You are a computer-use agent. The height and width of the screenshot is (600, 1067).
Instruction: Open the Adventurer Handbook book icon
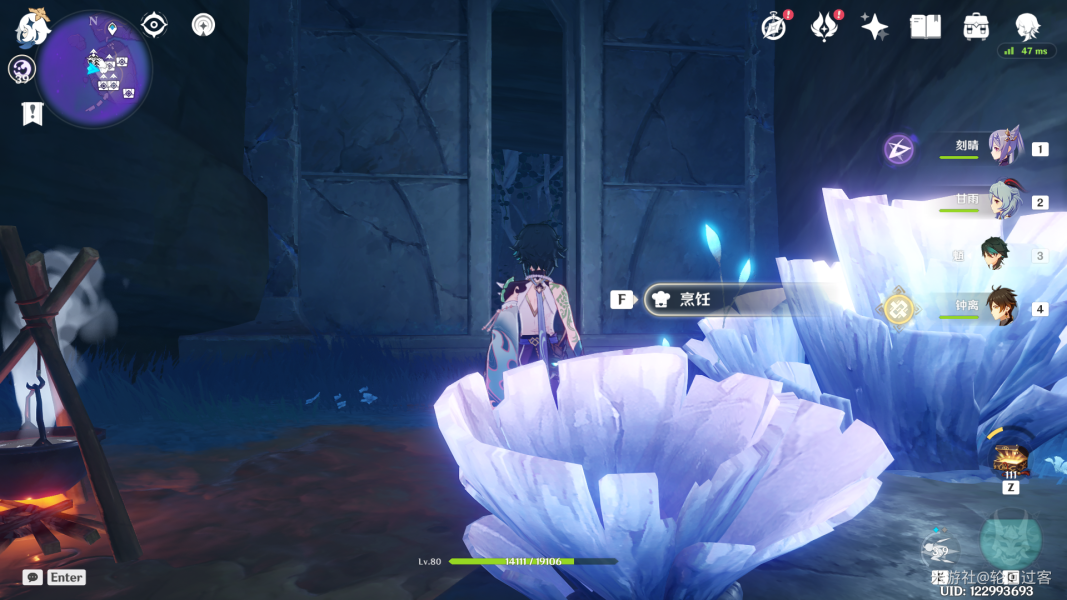pyautogui.click(x=925, y=27)
